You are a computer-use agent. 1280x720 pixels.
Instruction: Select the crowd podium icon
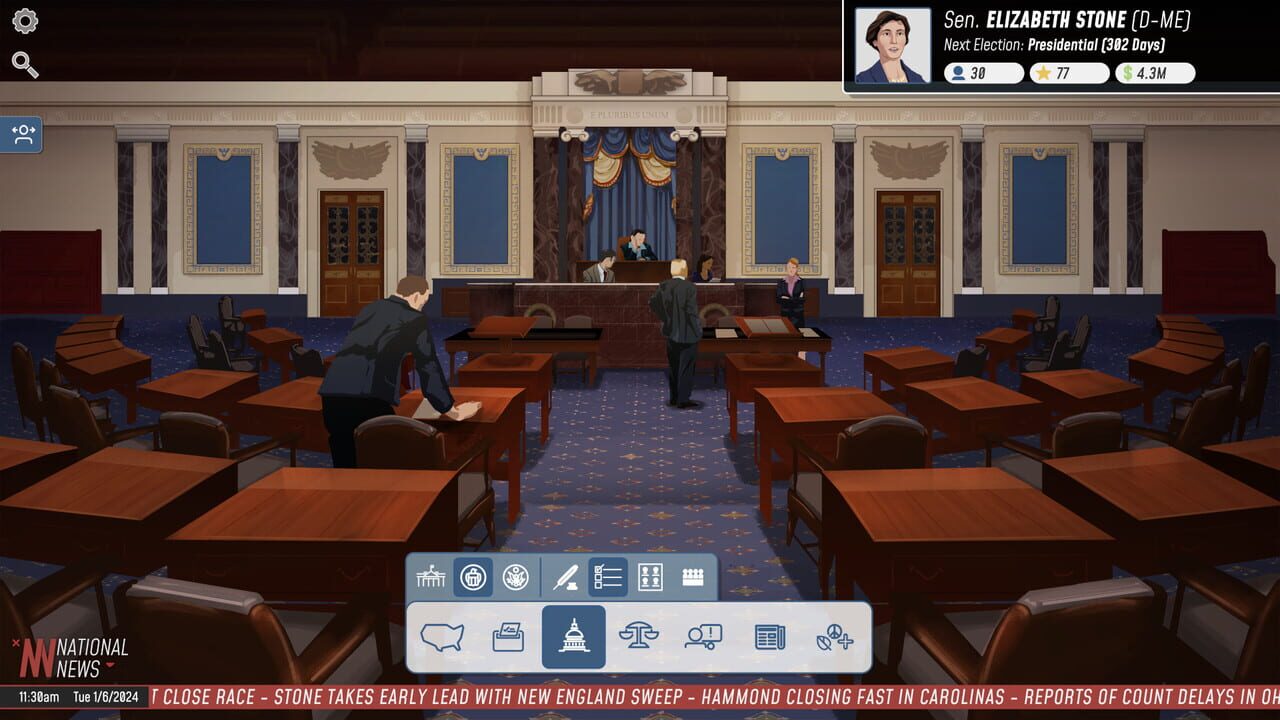692,577
